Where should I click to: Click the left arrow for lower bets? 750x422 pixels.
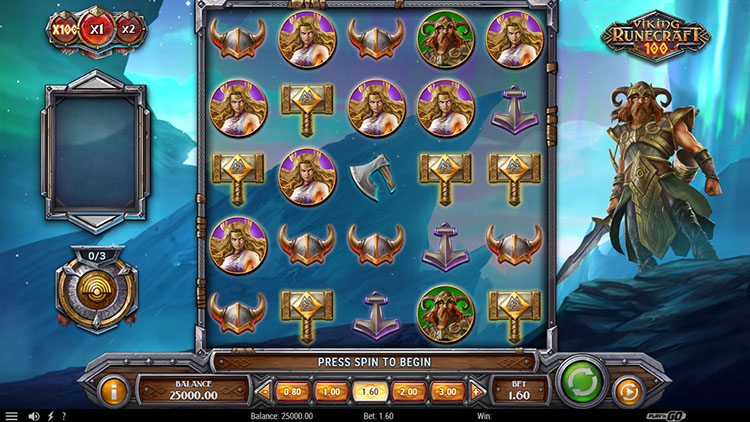click(x=264, y=391)
